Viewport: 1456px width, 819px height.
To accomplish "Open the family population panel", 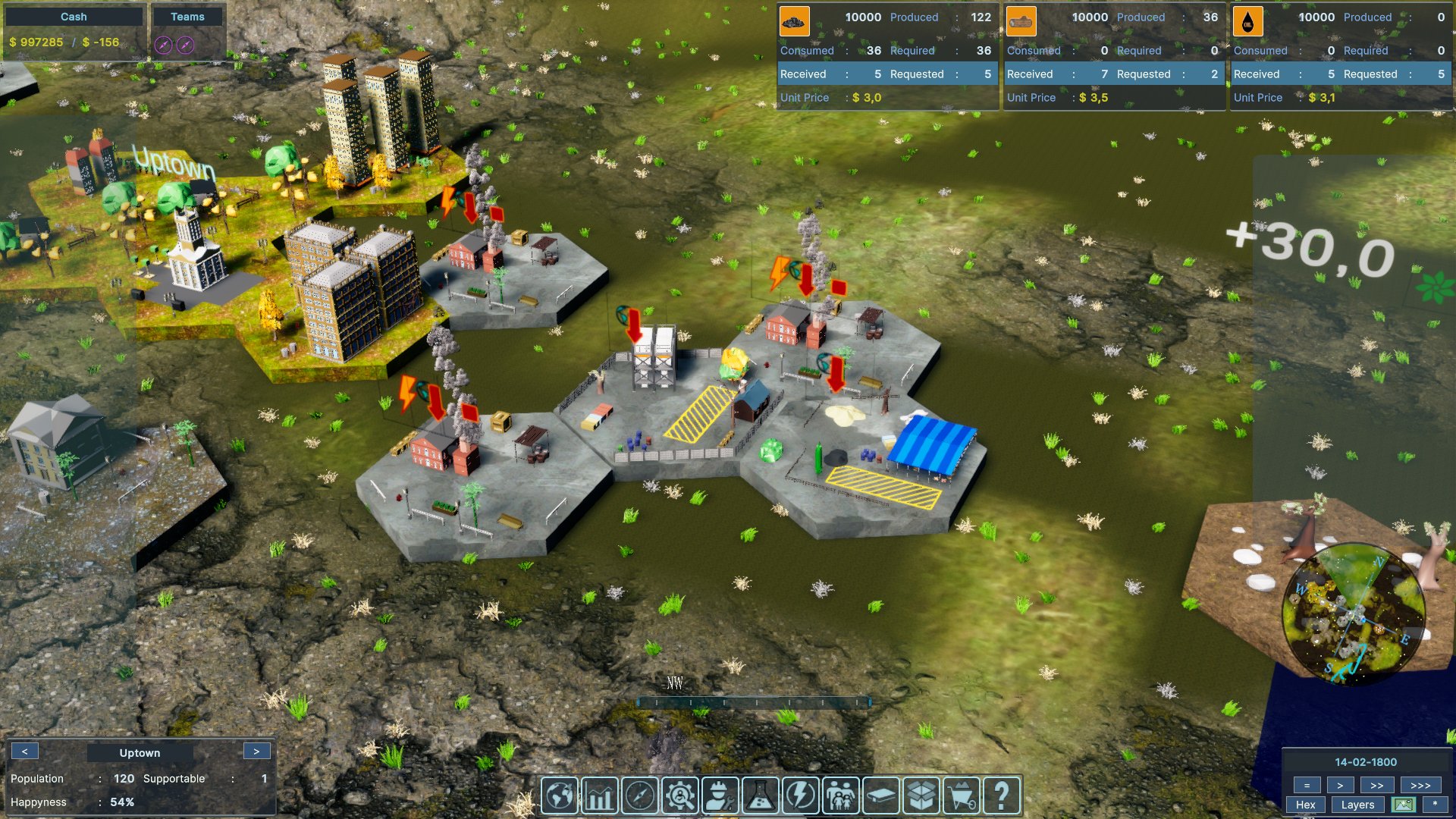I will pyautogui.click(x=840, y=796).
